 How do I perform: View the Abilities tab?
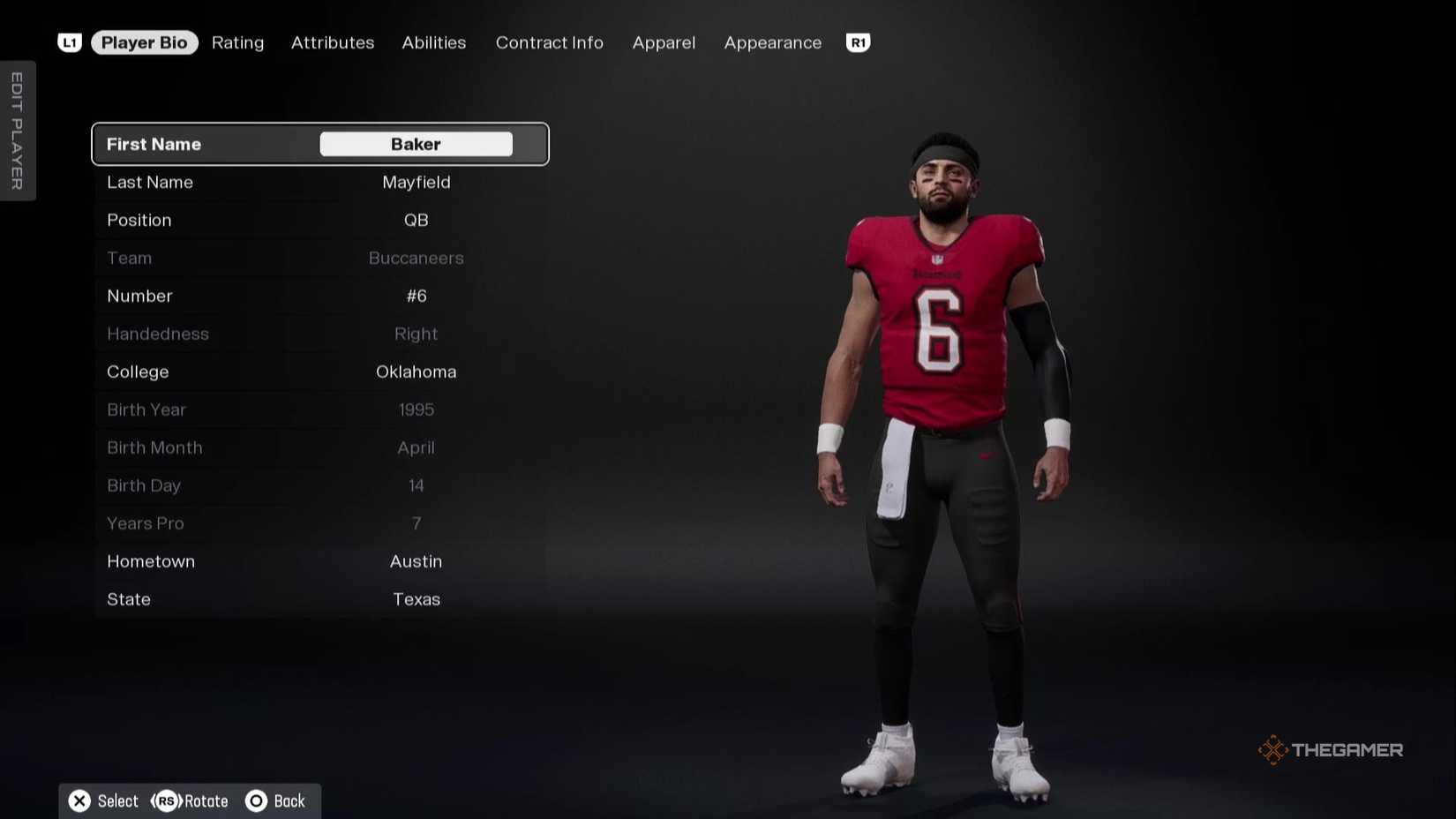click(x=433, y=42)
